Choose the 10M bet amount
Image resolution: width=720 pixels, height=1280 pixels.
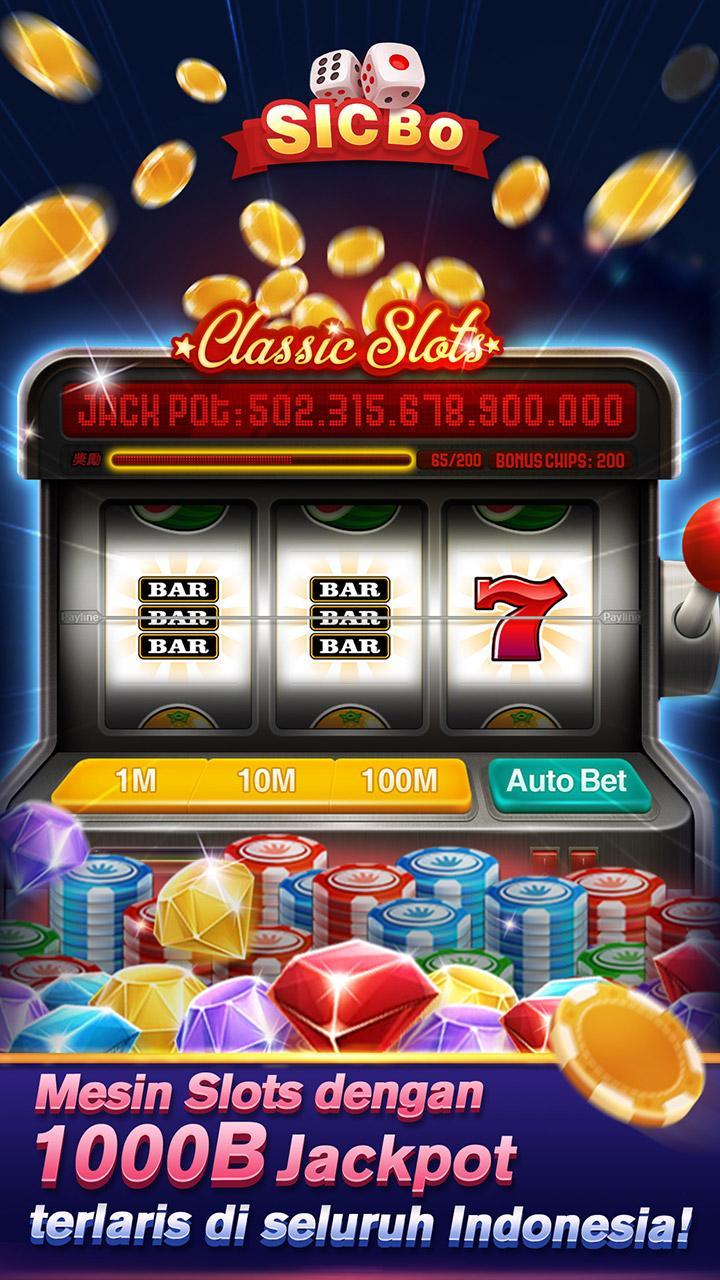point(266,782)
